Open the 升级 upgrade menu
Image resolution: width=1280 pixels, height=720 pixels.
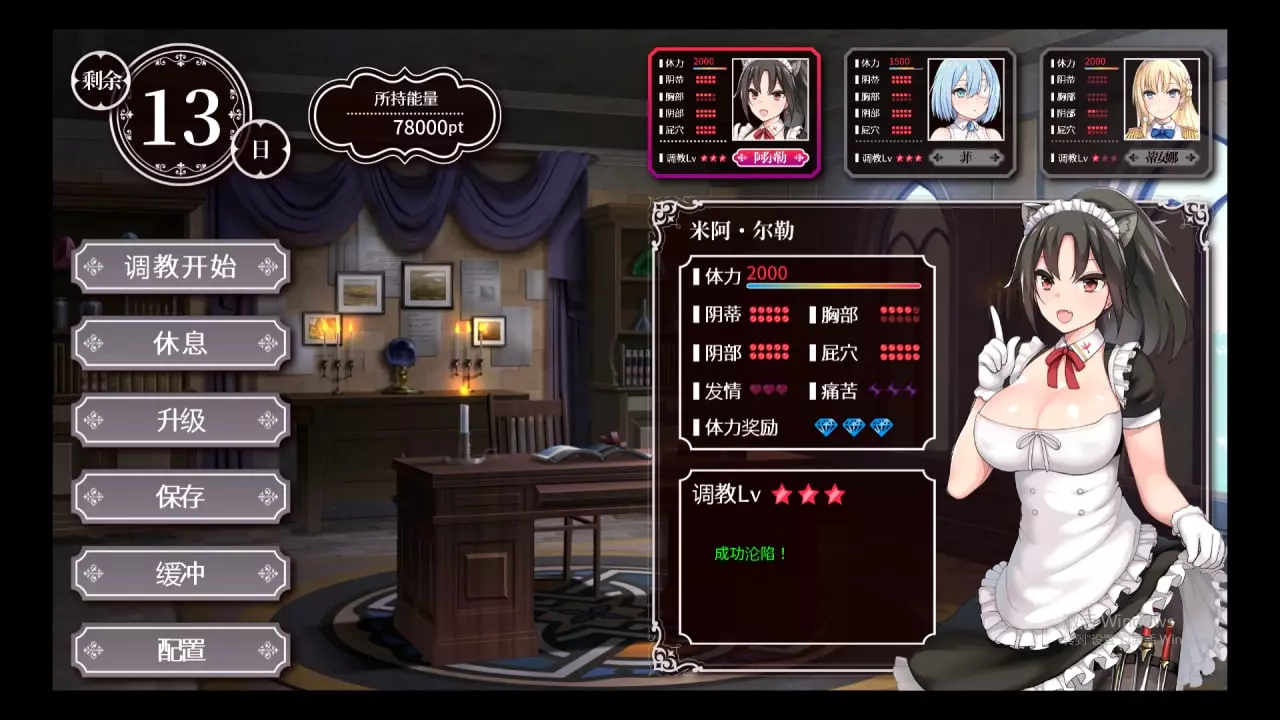pyautogui.click(x=181, y=421)
